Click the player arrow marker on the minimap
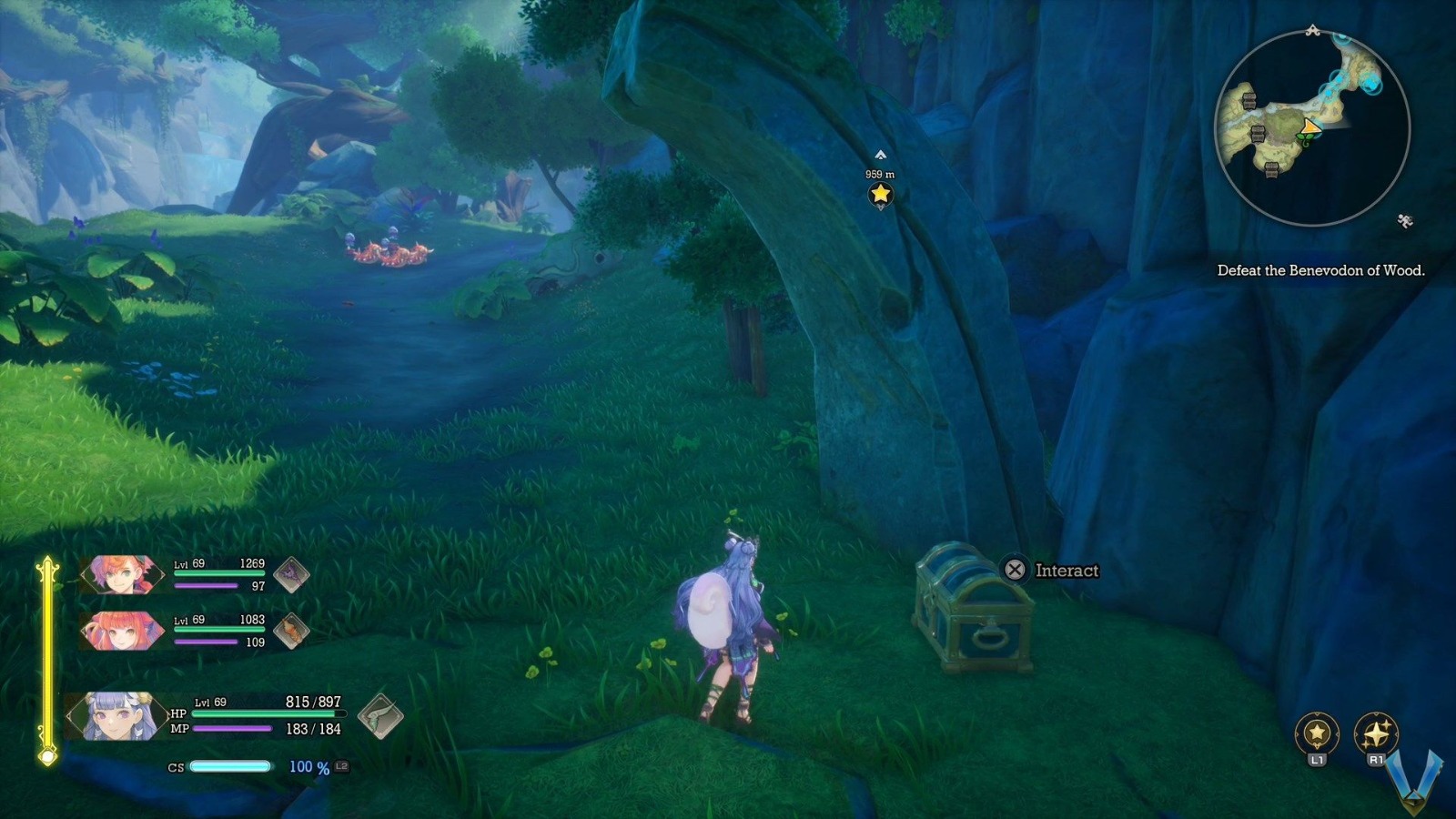Viewport: 1456px width, 819px height. pyautogui.click(x=1311, y=126)
